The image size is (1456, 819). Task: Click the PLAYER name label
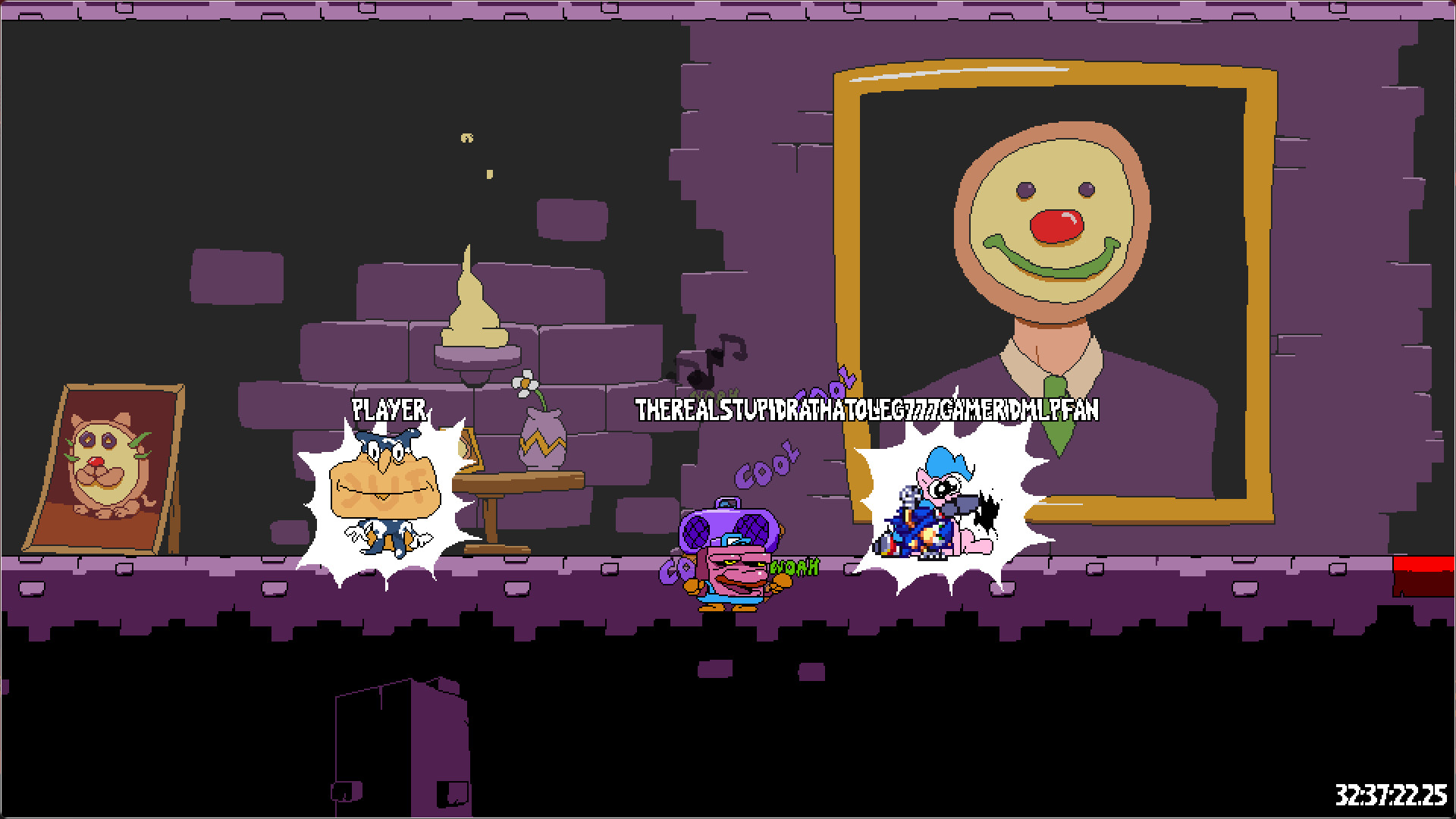point(388,409)
